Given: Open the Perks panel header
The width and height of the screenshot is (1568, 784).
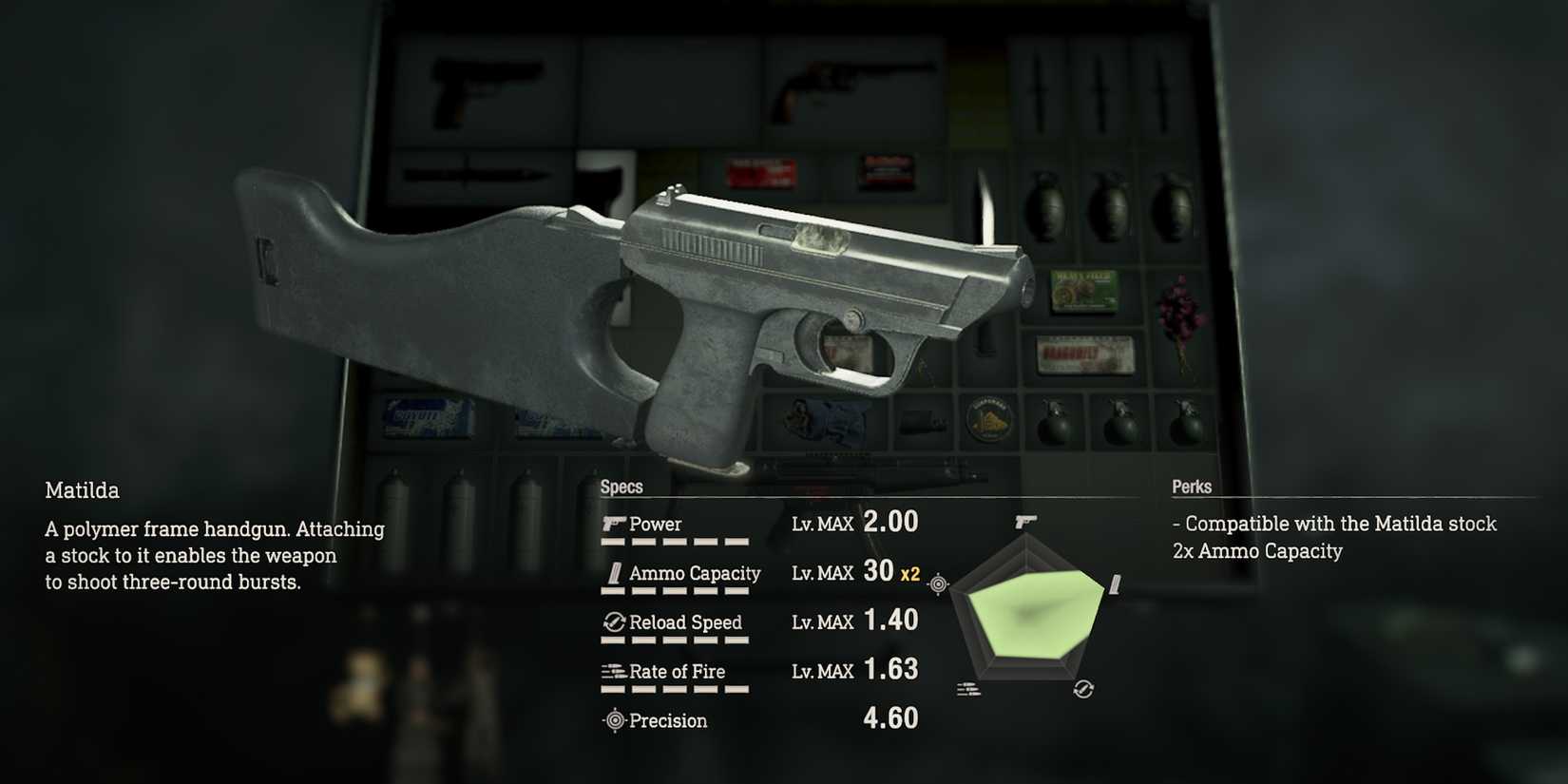Looking at the screenshot, I should pos(1192,487).
